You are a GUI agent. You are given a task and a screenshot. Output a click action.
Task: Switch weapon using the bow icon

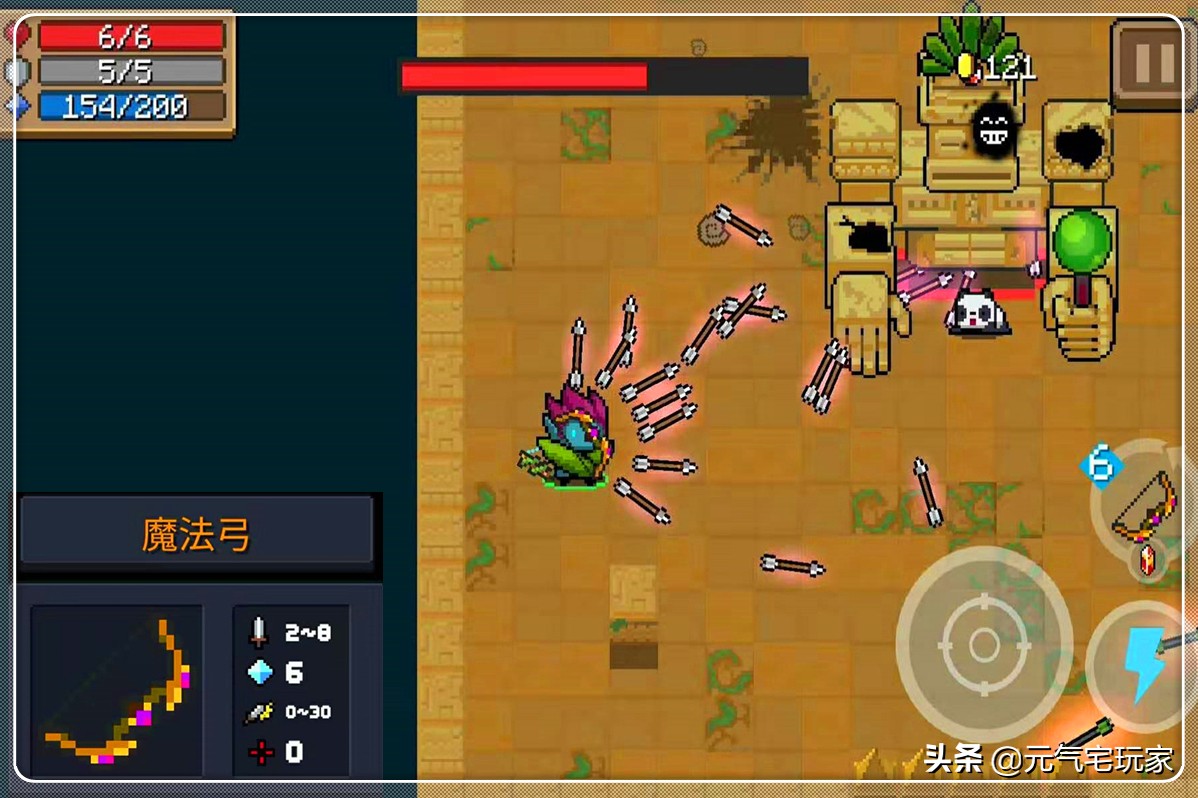(1147, 507)
